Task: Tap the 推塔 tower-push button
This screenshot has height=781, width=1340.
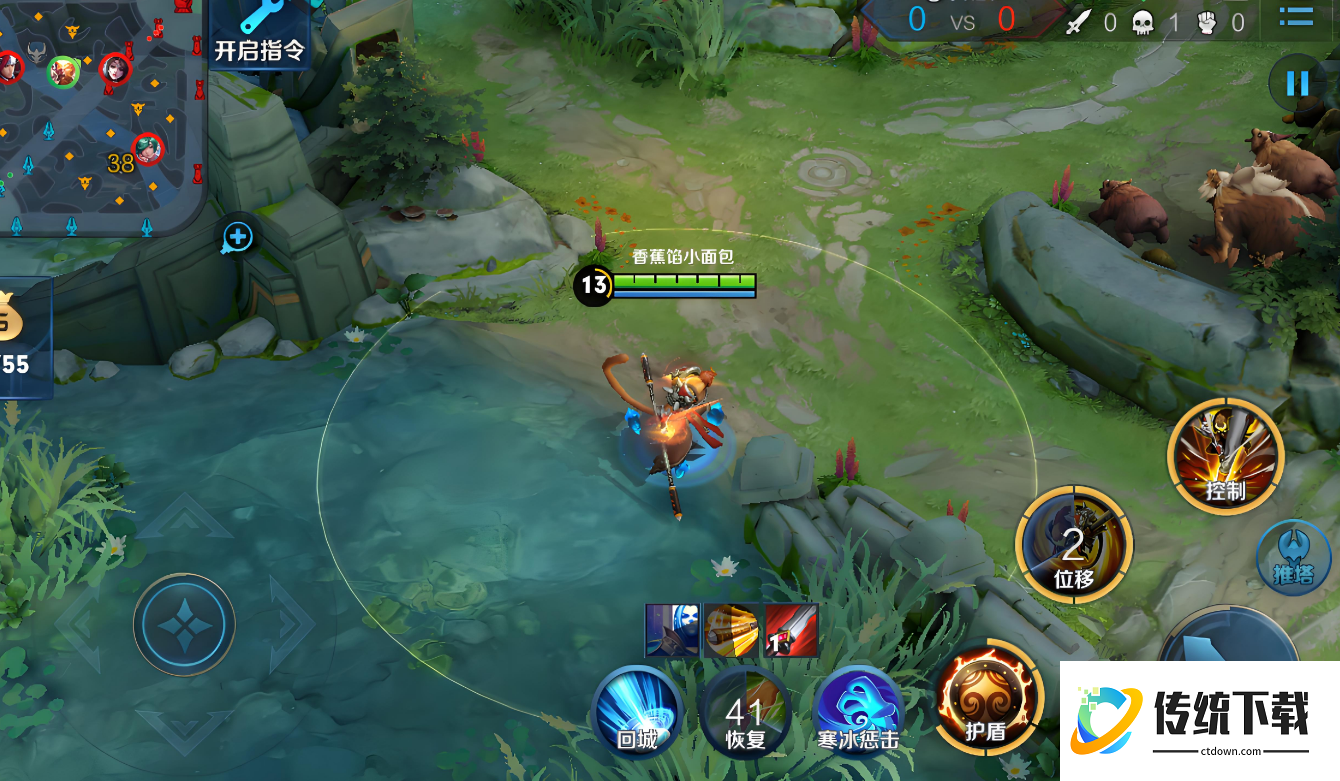Action: point(1292,555)
